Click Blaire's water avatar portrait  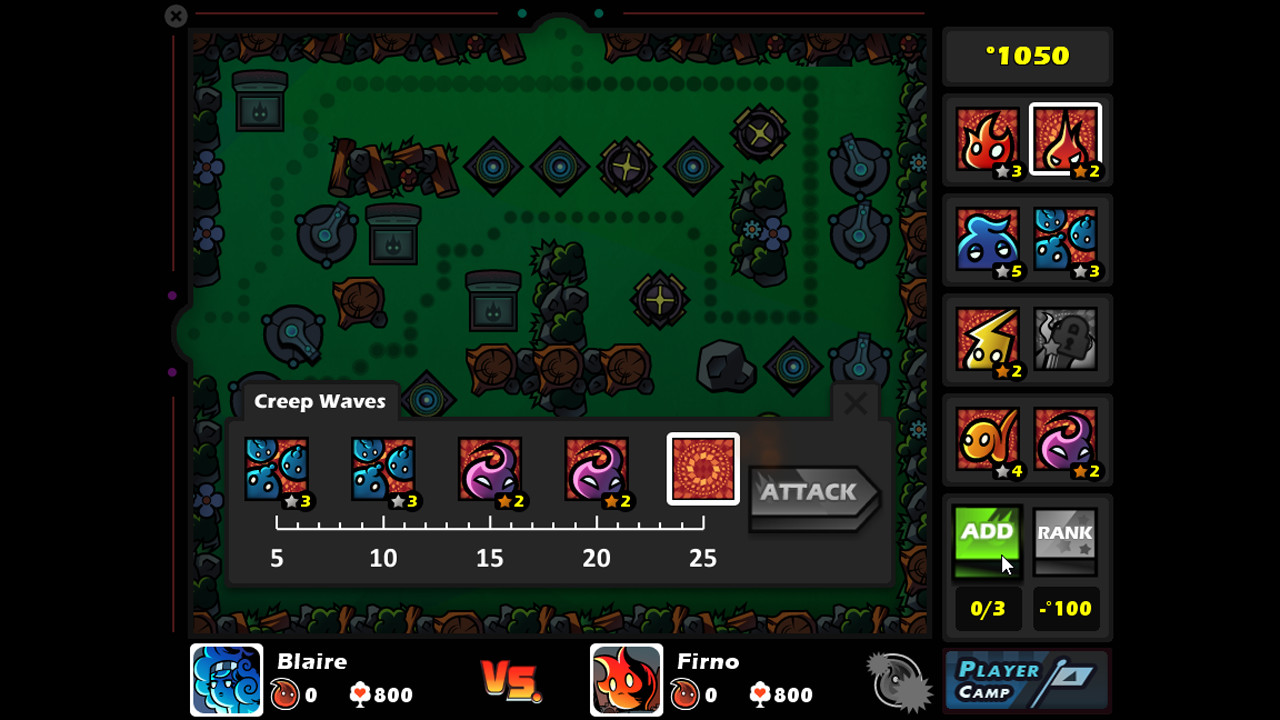226,680
